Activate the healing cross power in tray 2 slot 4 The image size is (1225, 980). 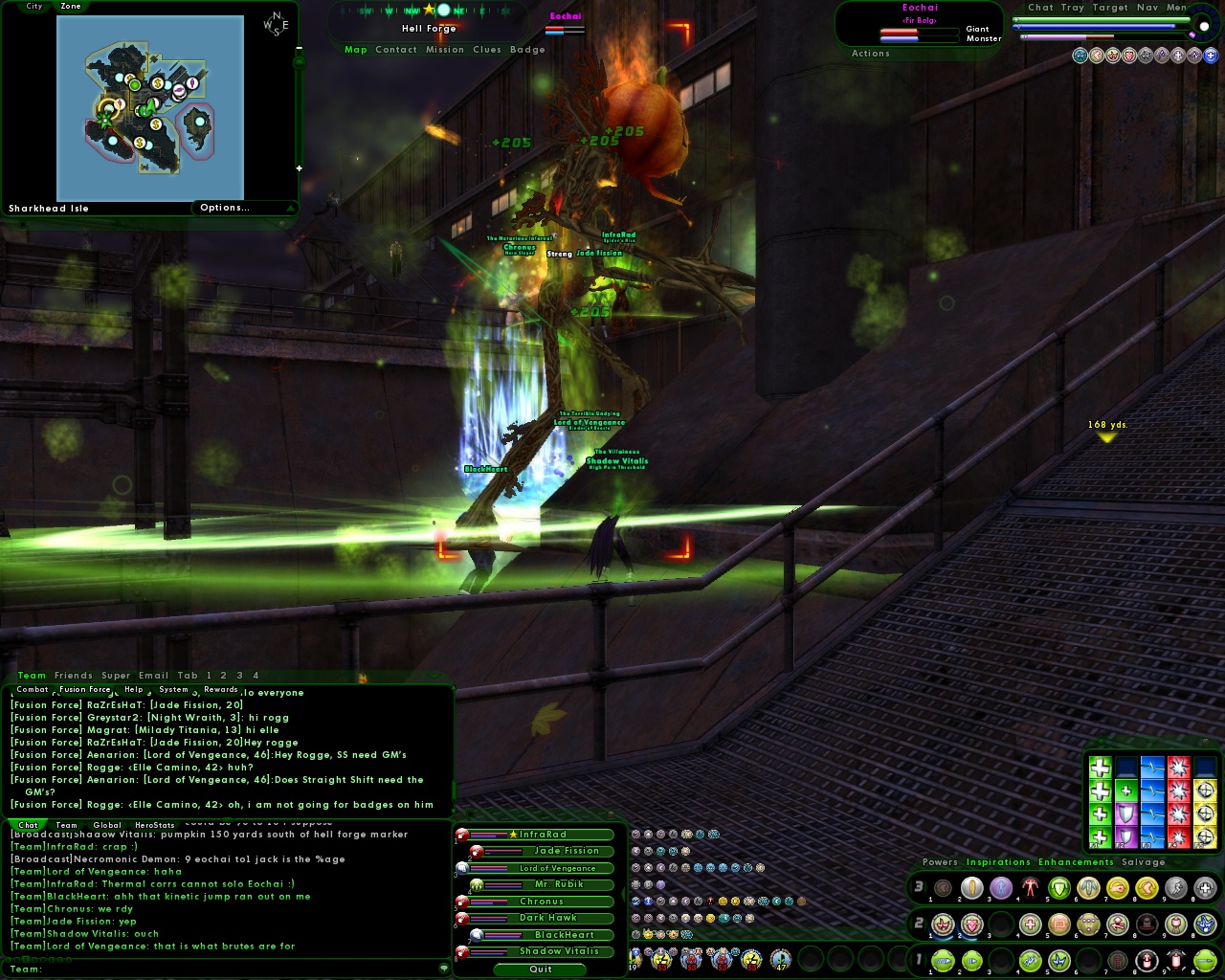click(x=1030, y=924)
